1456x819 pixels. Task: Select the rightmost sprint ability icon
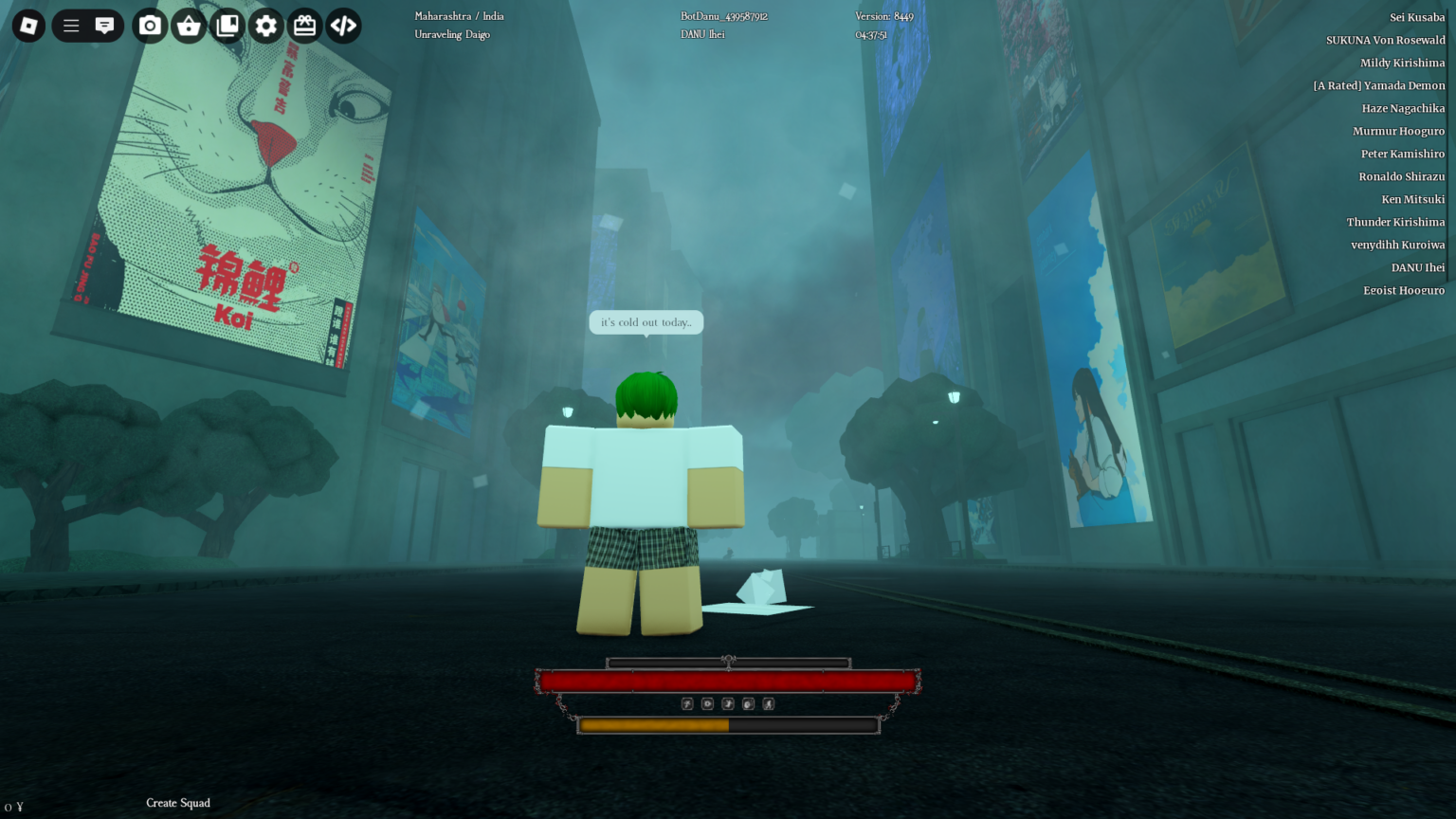768,703
